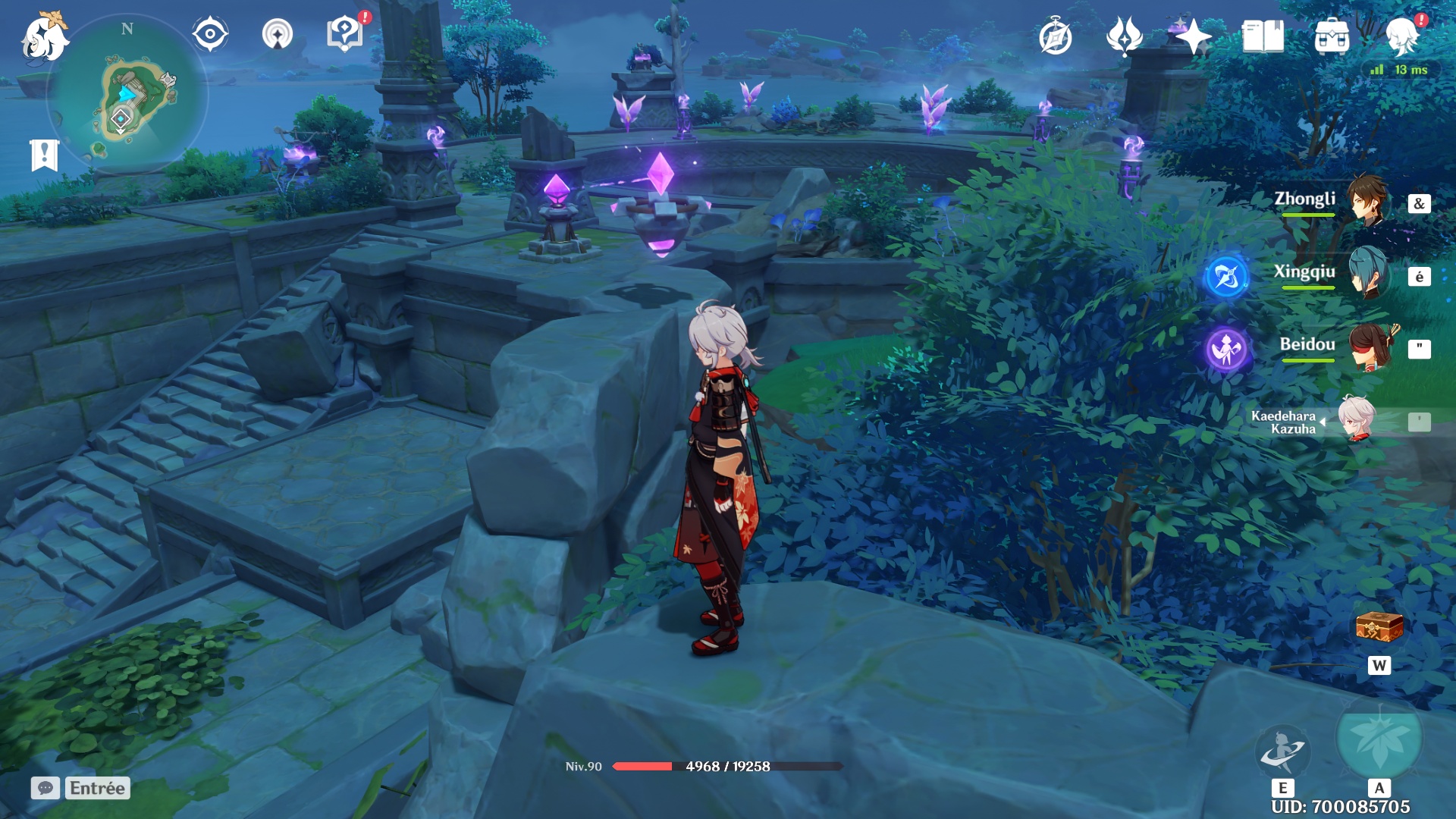Open the Paimon menu
Viewport: 1456px width, 819px height.
tap(44, 36)
